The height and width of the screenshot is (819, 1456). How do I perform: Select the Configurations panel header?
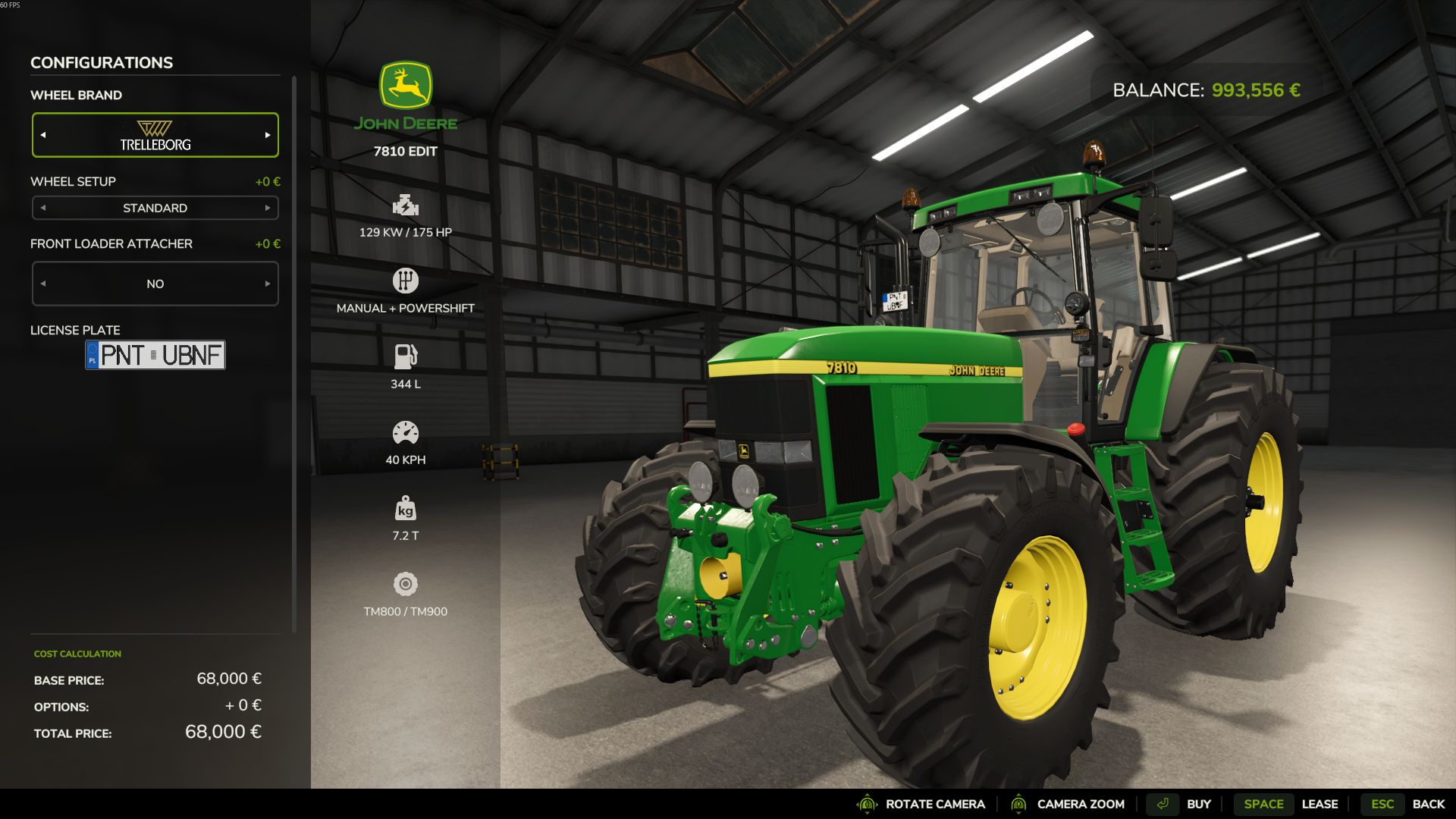coord(101,63)
